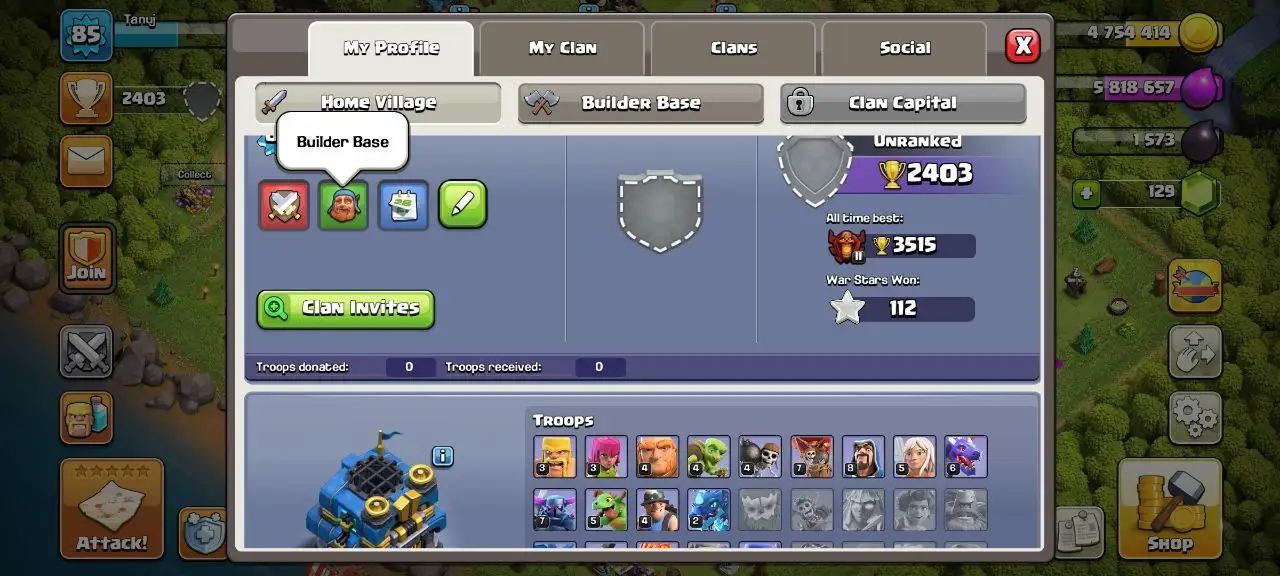Open the Clans tab
This screenshot has width=1280, height=576.
pos(733,48)
